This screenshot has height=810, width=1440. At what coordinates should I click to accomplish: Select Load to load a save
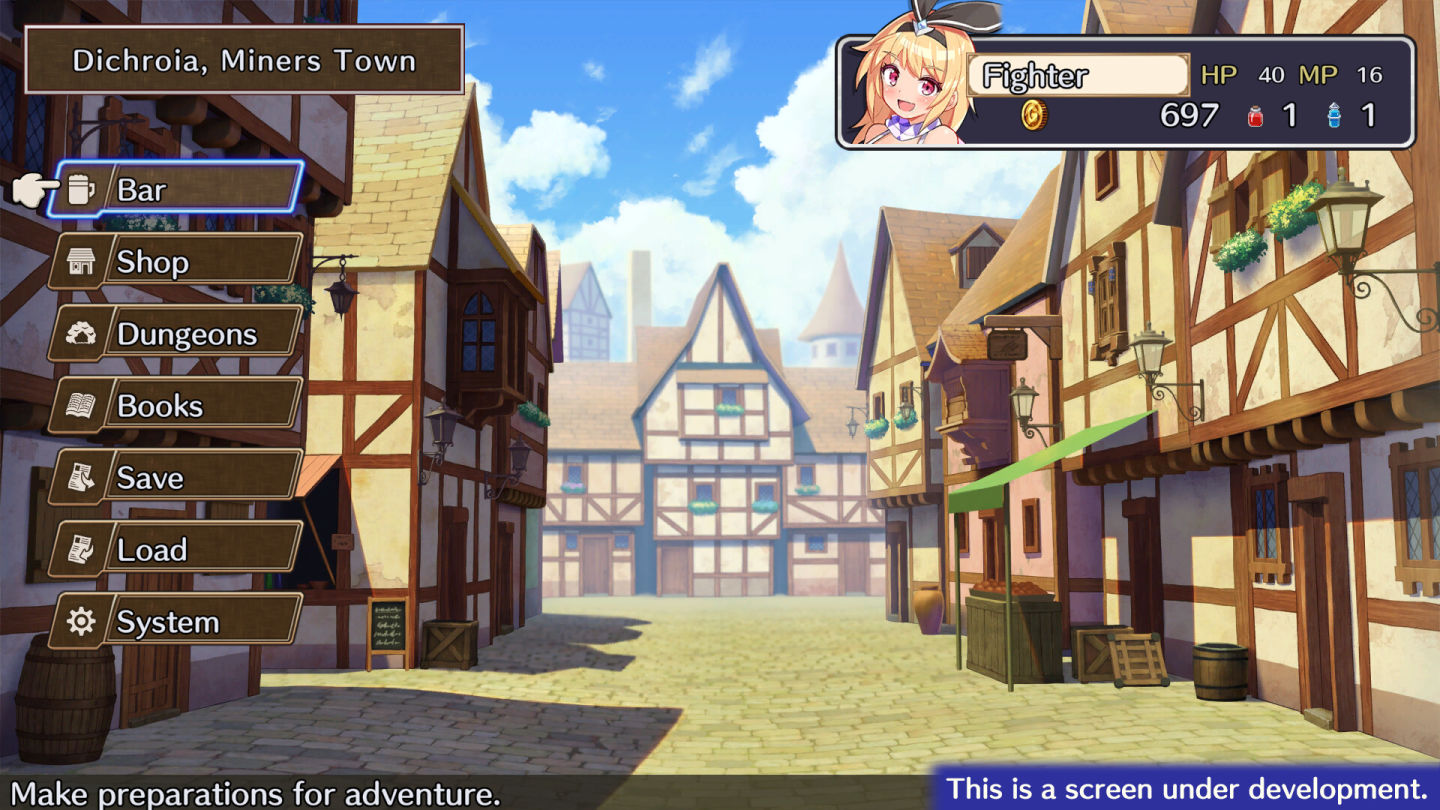click(176, 549)
